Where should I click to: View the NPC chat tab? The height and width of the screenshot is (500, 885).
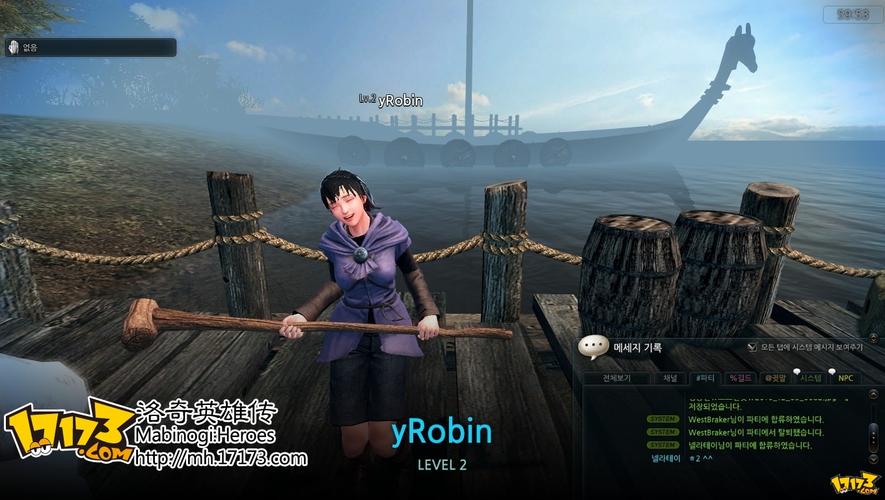845,379
